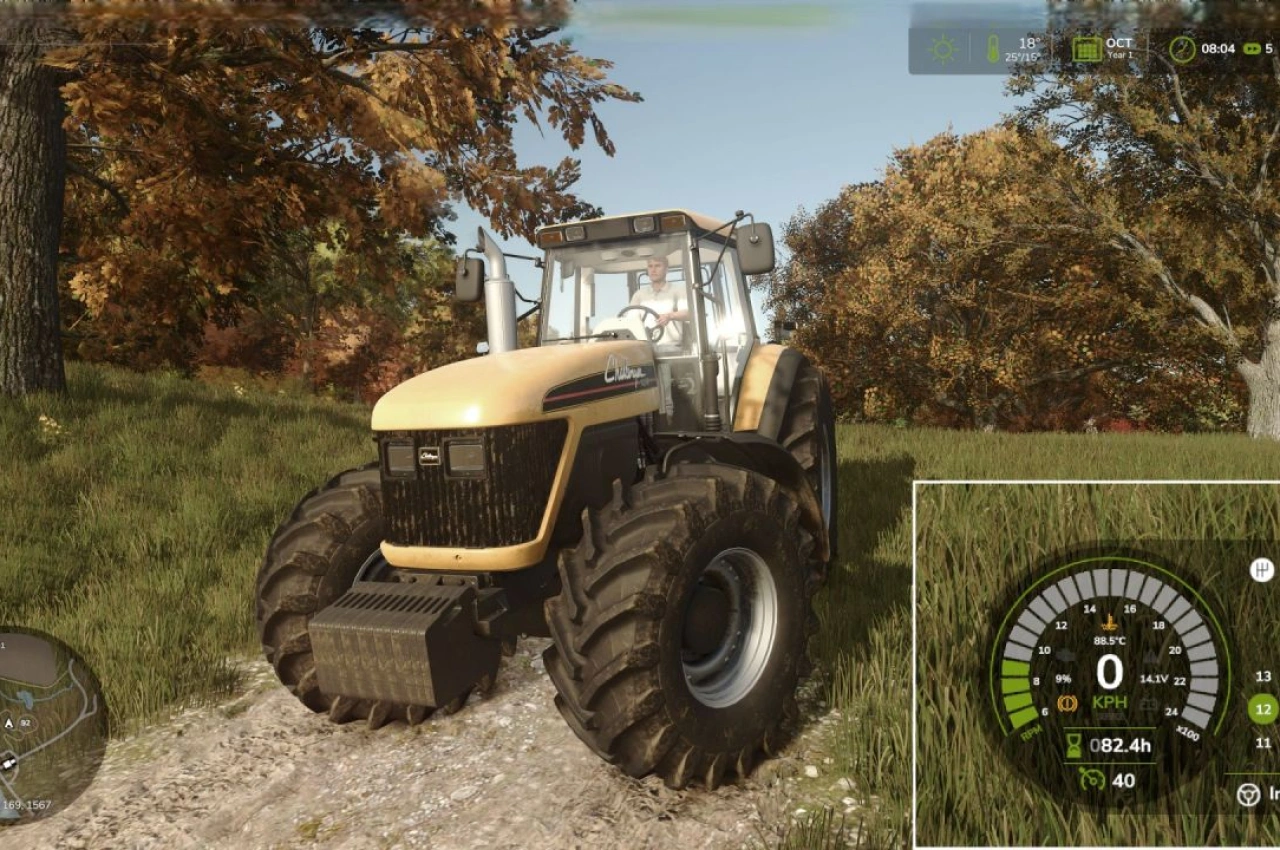
Task: Toggle the fast-forward time scale indicator
Action: (x=1252, y=48)
